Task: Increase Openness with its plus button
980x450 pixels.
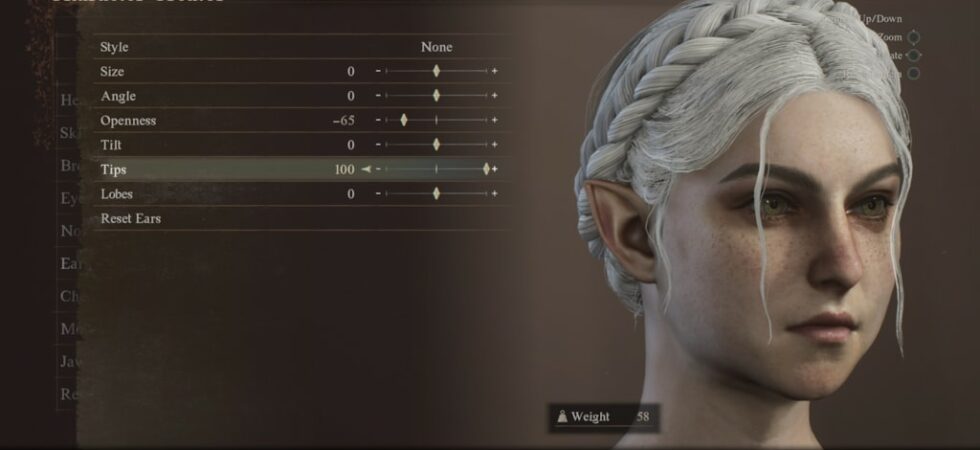Action: tap(494, 120)
